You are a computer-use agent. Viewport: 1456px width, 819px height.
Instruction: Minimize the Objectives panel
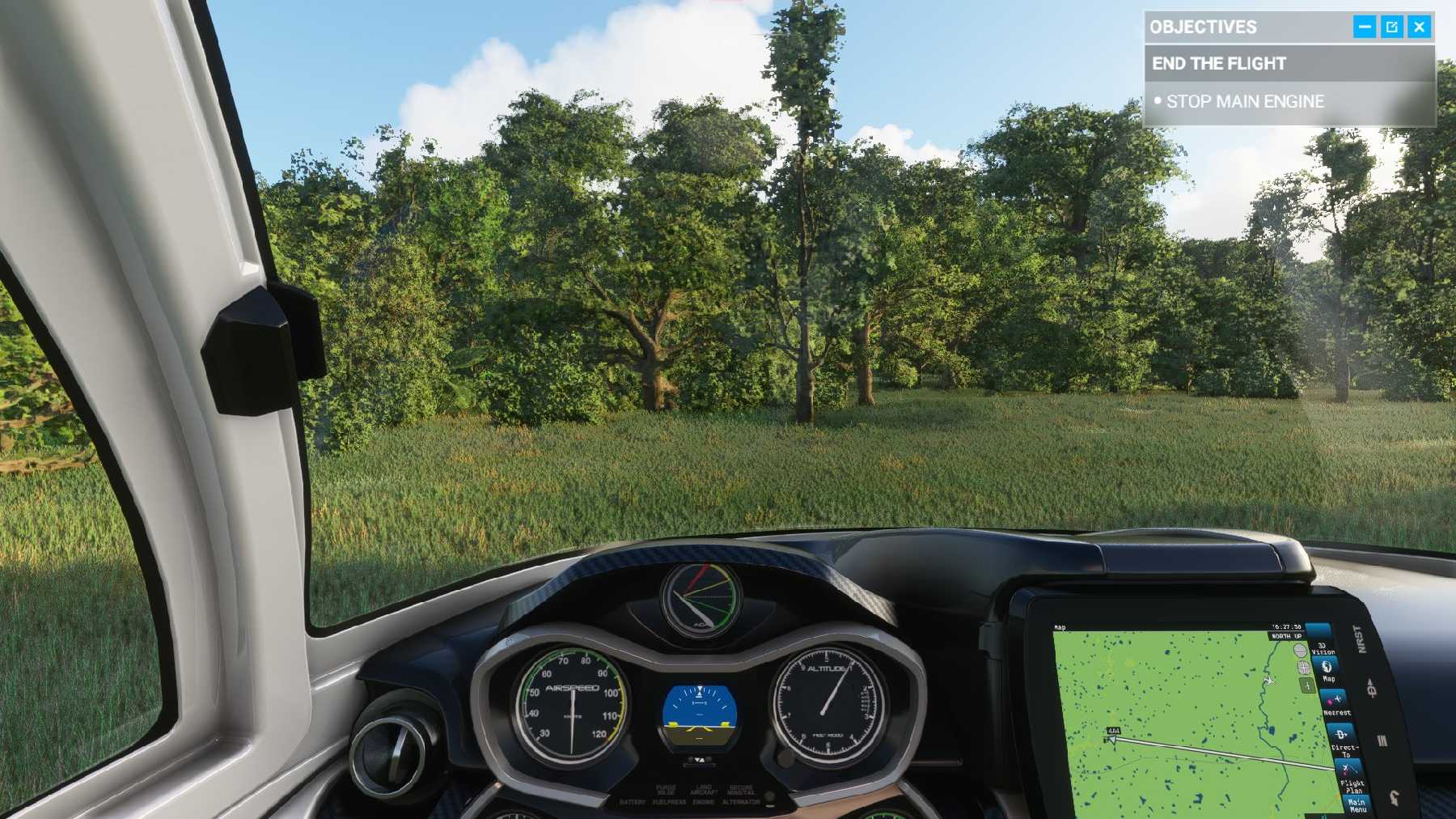1364,27
